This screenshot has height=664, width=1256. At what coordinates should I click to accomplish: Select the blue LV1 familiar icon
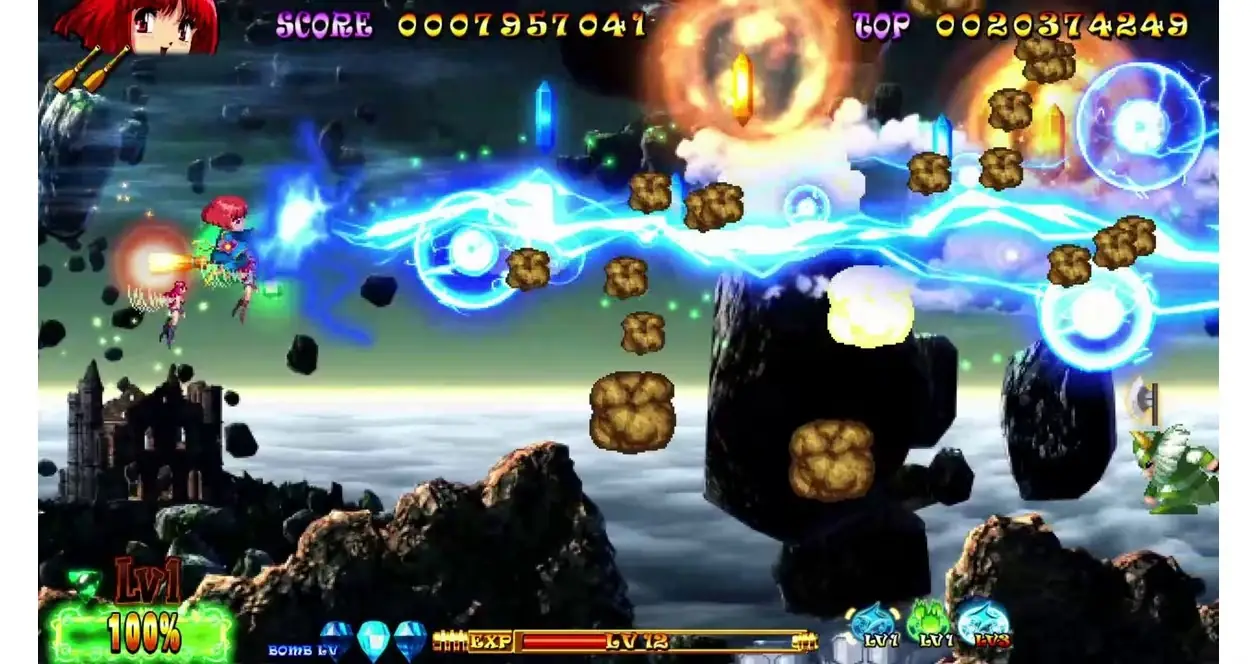(x=876, y=624)
